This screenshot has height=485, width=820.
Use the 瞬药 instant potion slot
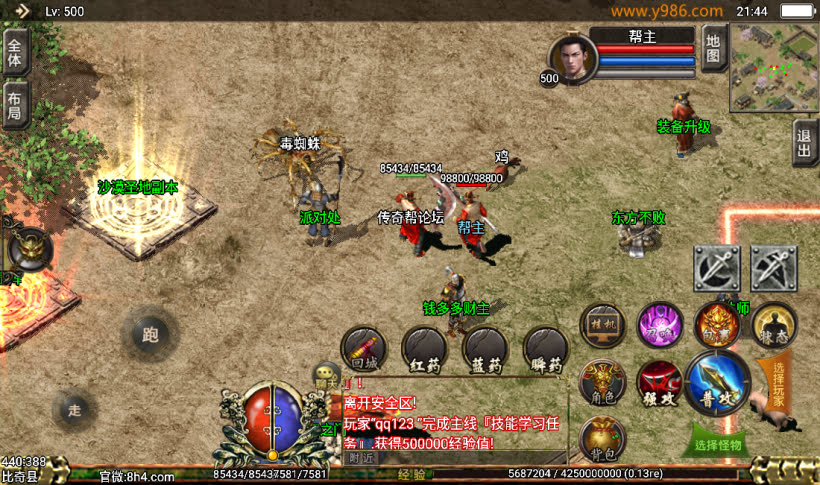pos(546,350)
